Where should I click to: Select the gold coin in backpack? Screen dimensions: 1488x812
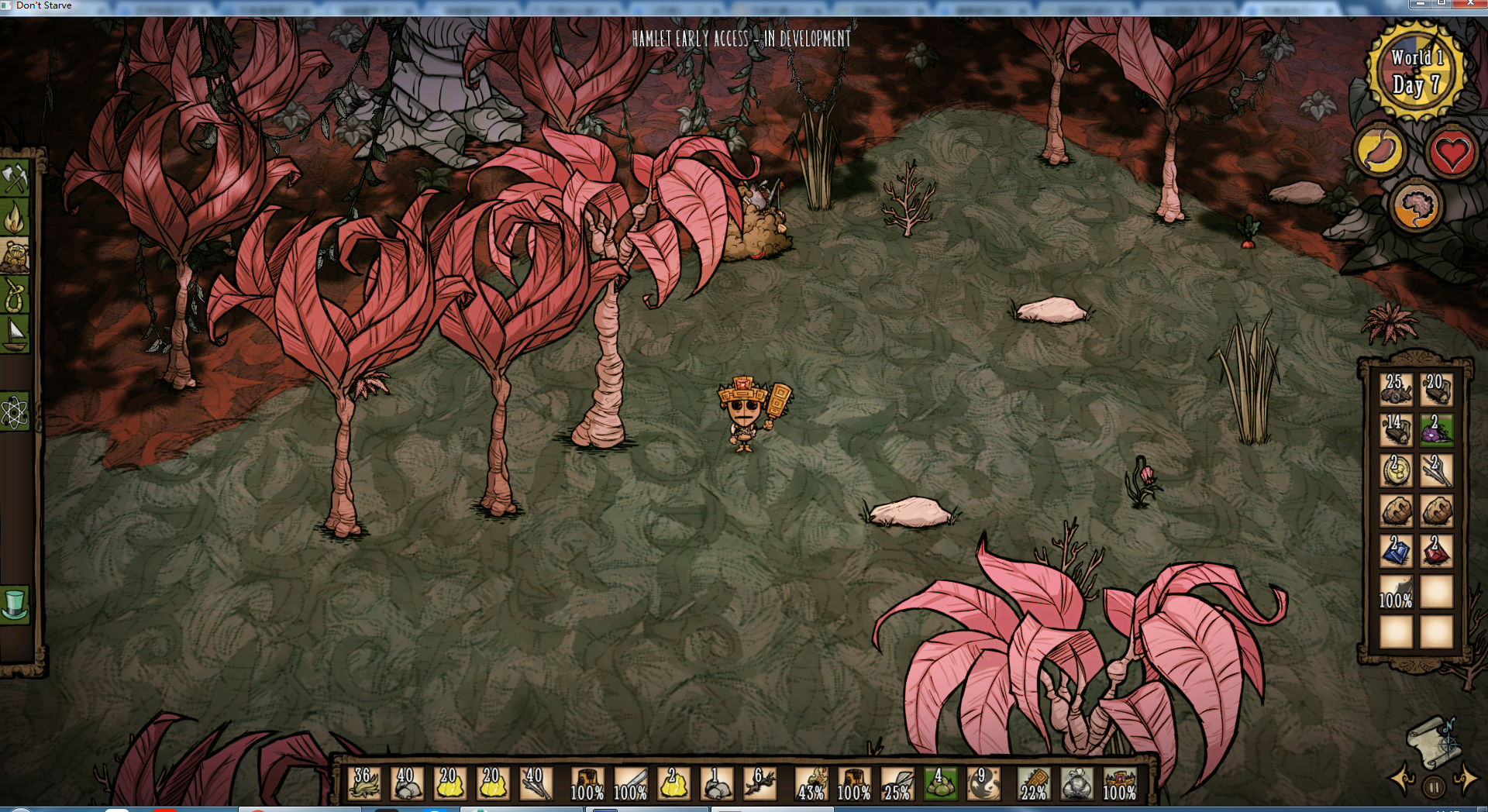coord(1396,470)
